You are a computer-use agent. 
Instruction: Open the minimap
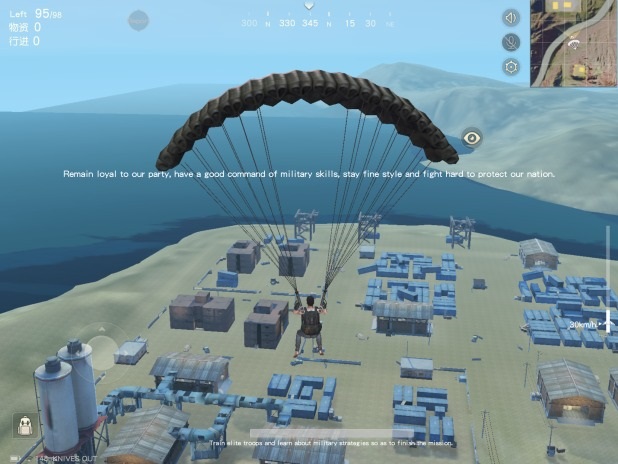(574, 43)
